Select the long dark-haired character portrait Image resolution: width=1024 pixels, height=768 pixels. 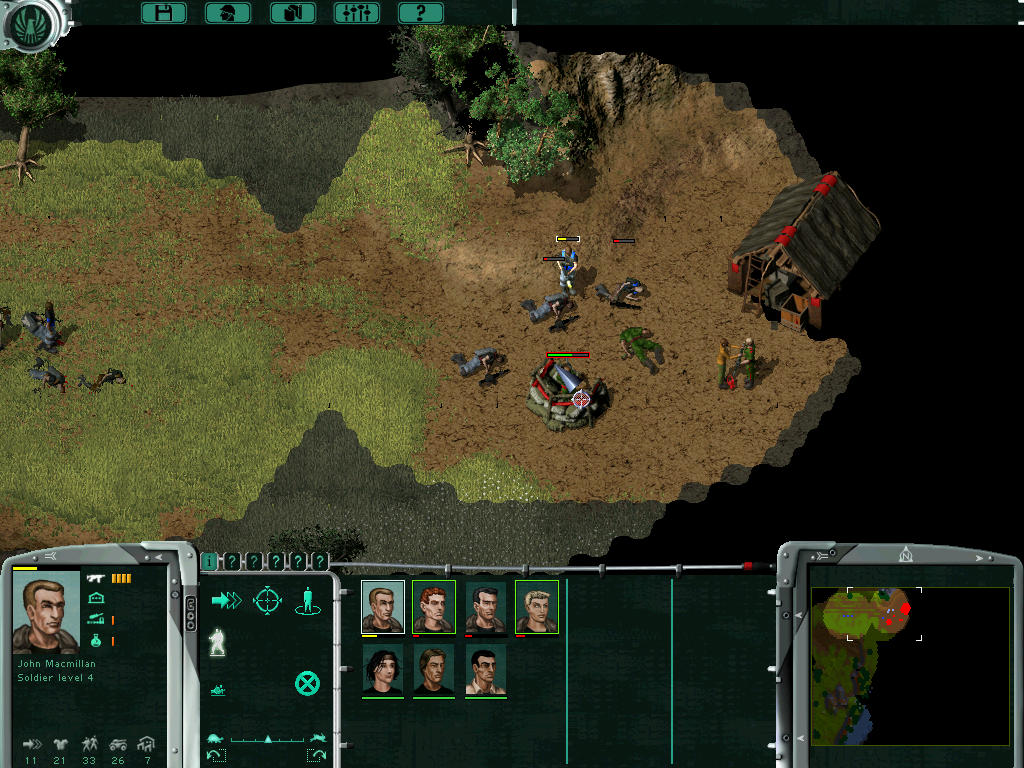383,669
